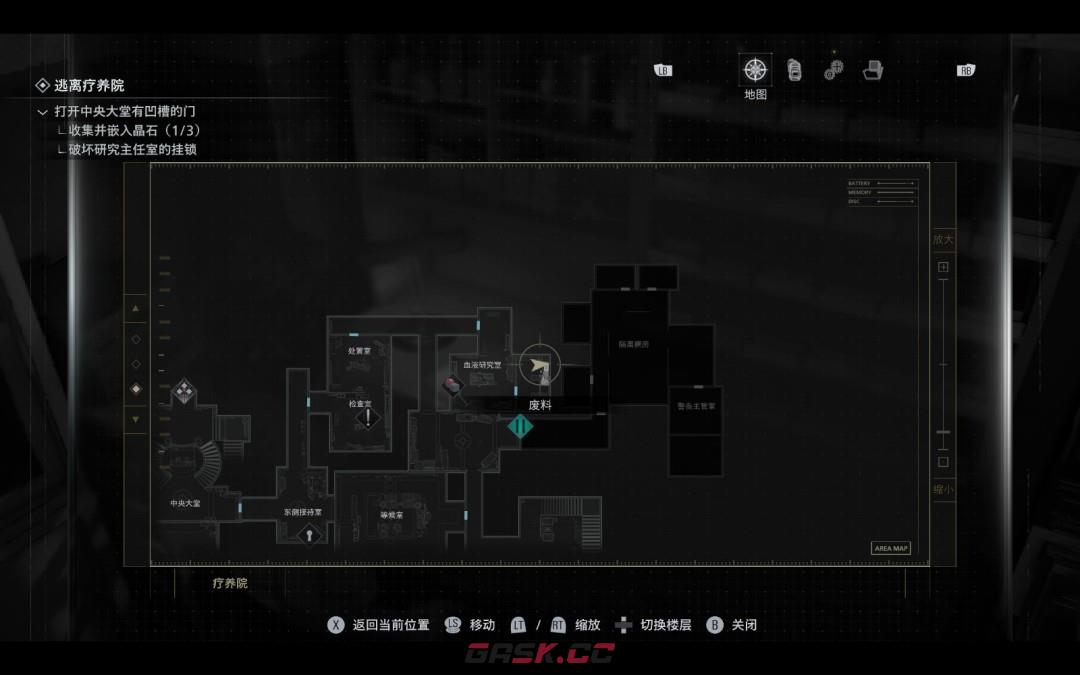Open the folder files tab
Screen dimensions: 1080x675
pos(873,70)
